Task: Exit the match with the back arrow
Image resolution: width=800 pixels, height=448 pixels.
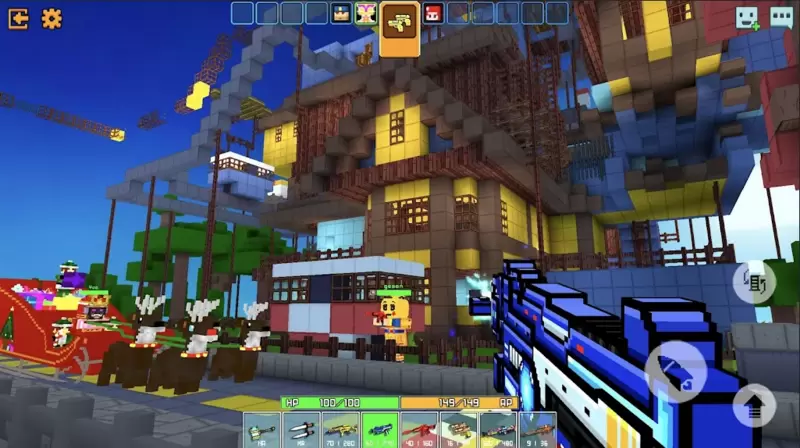Action: (x=18, y=18)
